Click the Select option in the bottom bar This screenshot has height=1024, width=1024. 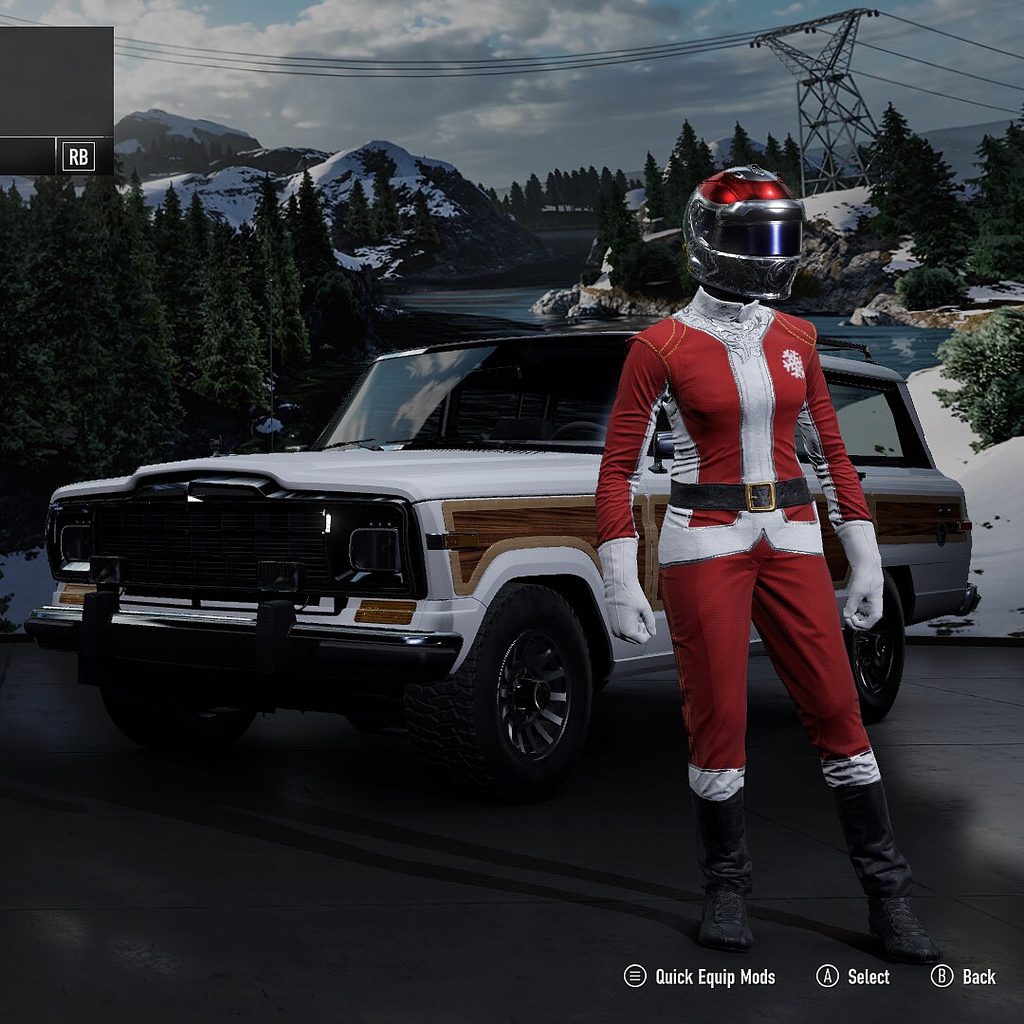tap(854, 977)
